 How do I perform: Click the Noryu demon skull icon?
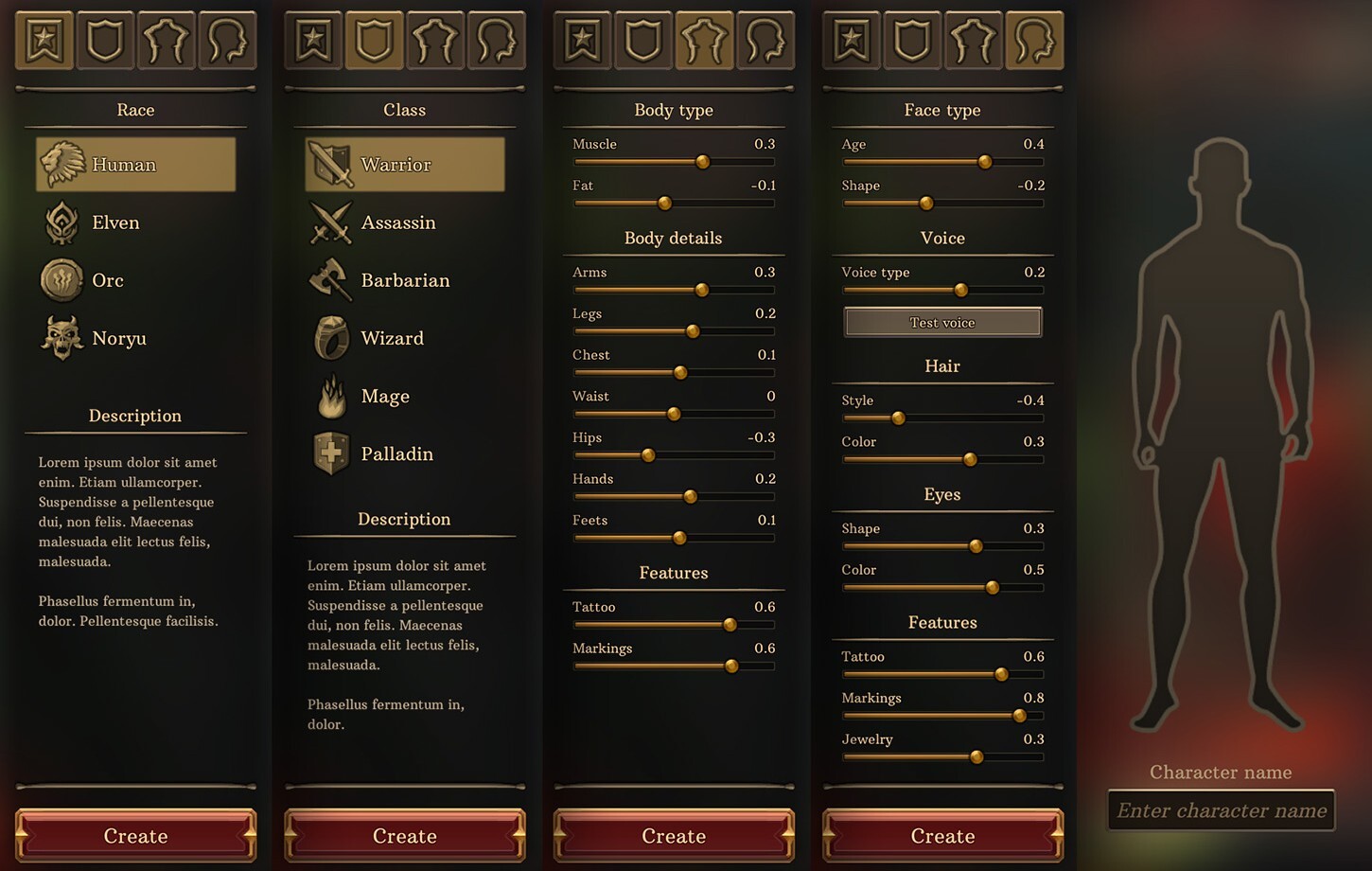pos(61,338)
